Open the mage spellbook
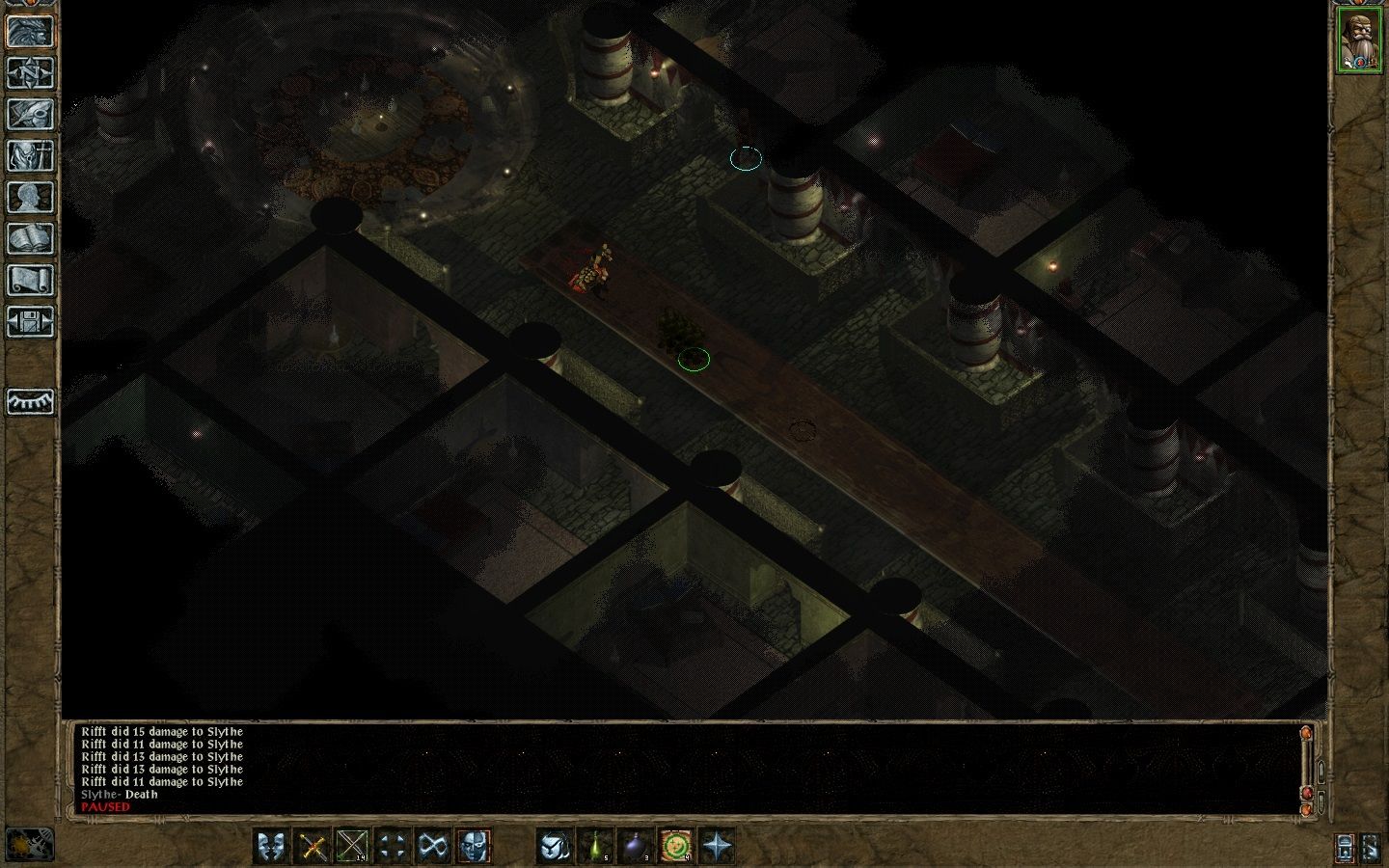 pyautogui.click(x=30, y=238)
